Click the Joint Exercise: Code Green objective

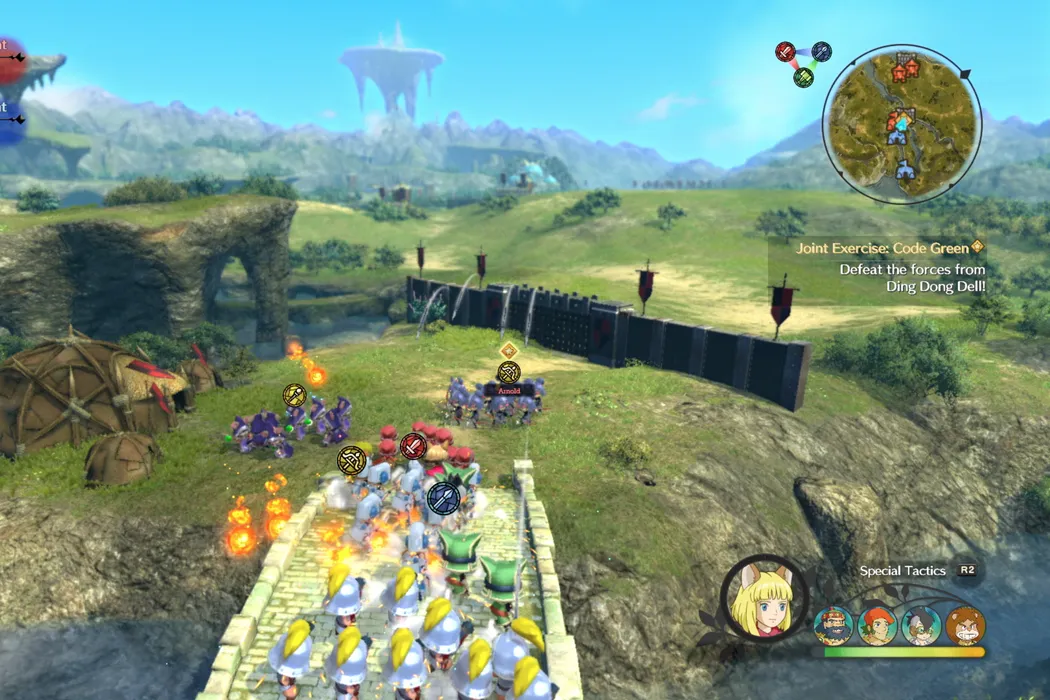pos(884,247)
